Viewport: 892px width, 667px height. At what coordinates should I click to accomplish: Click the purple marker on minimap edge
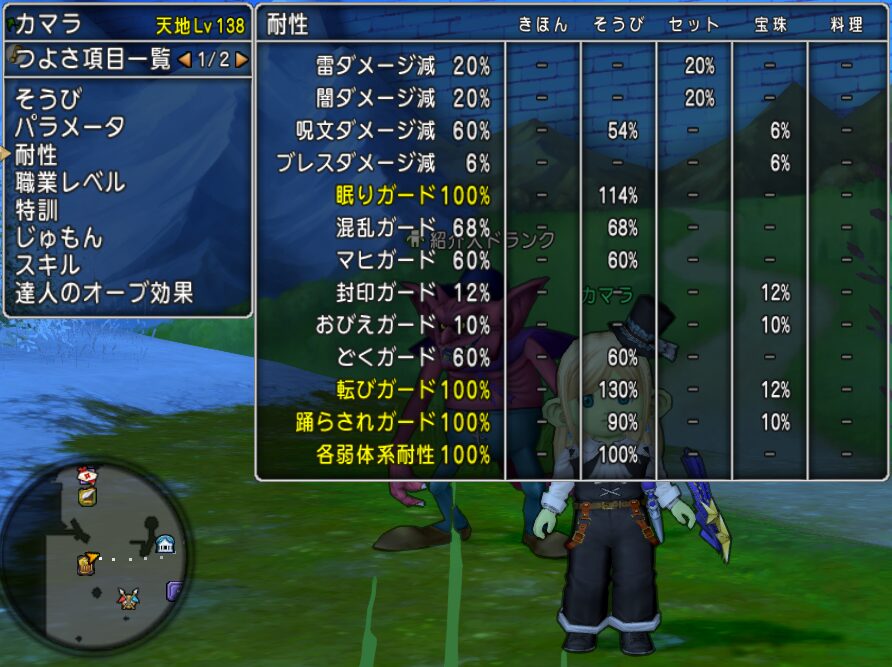175,590
